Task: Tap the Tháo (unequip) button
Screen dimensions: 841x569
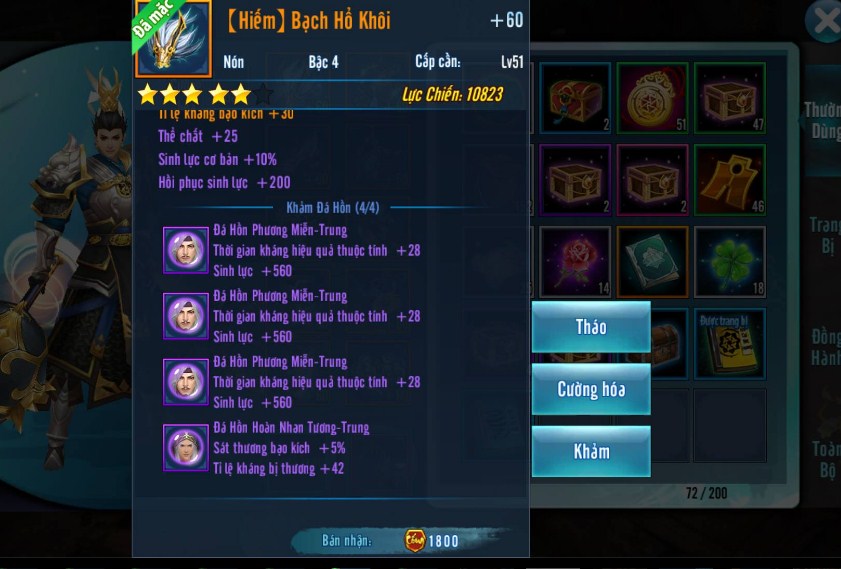Action: pyautogui.click(x=591, y=327)
